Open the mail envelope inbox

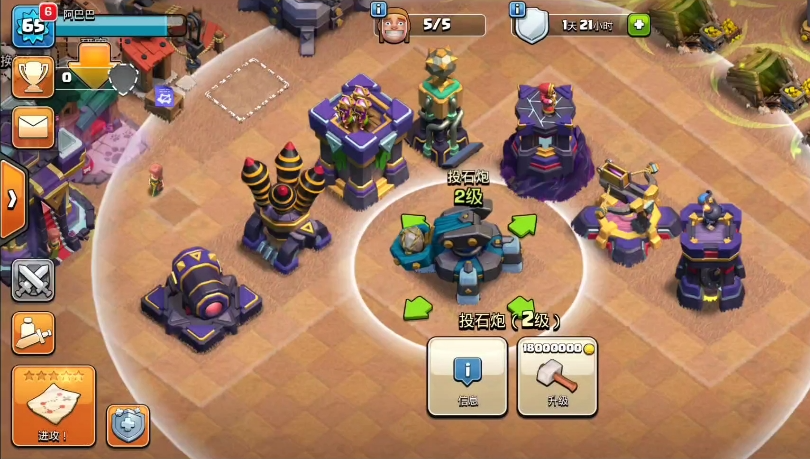coord(33,127)
